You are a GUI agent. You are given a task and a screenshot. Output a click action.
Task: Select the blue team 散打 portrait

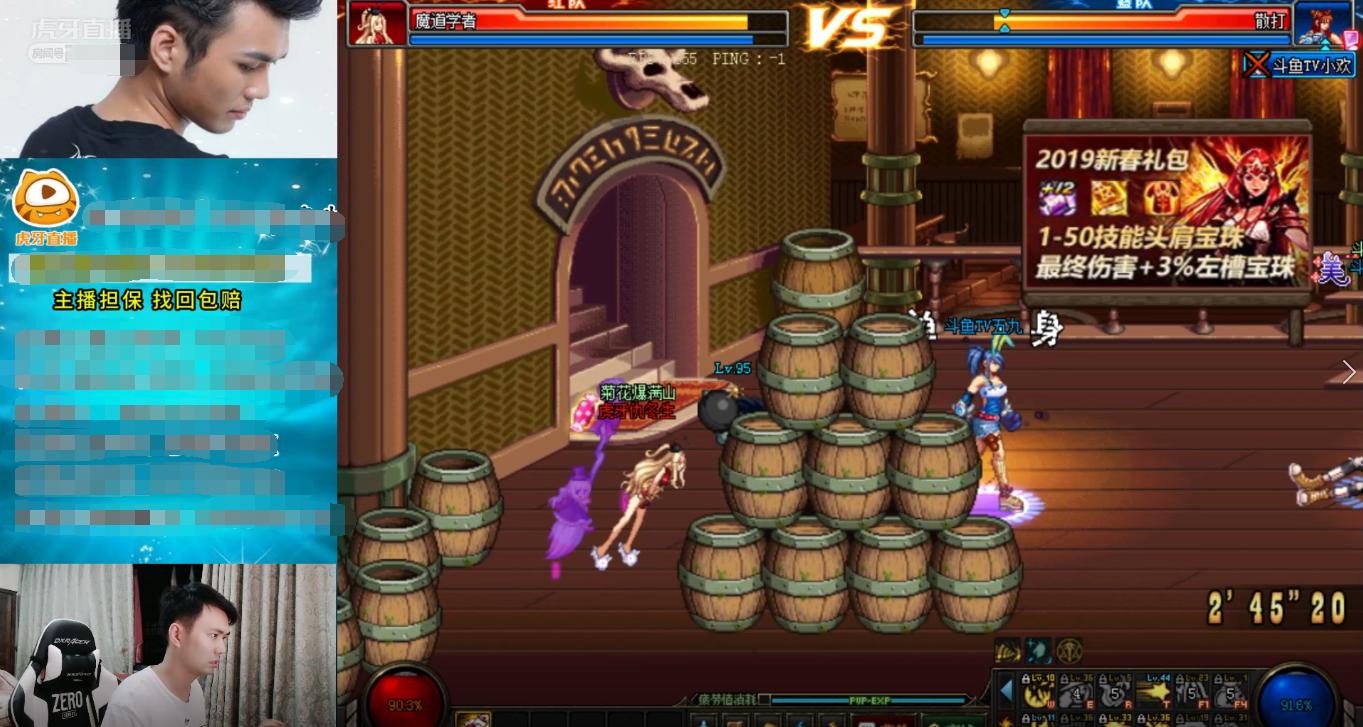point(1324,24)
